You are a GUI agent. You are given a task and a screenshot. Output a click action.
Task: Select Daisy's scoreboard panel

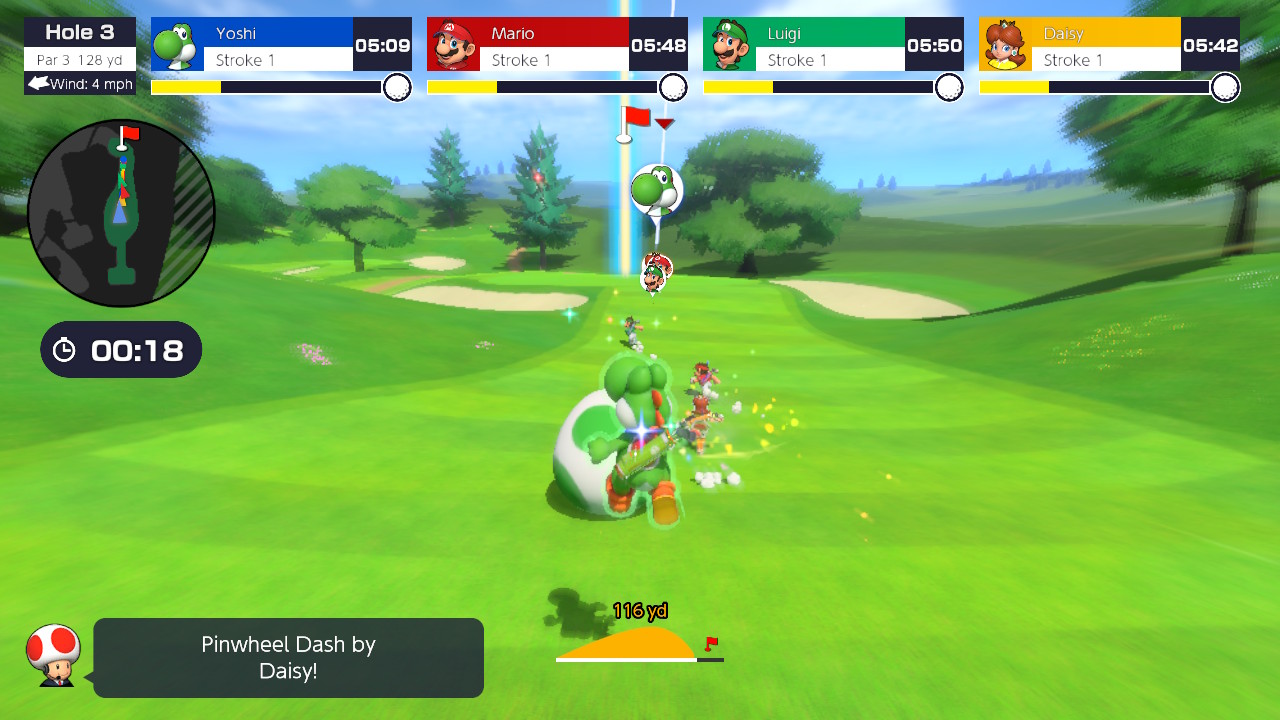pyautogui.click(x=1108, y=44)
